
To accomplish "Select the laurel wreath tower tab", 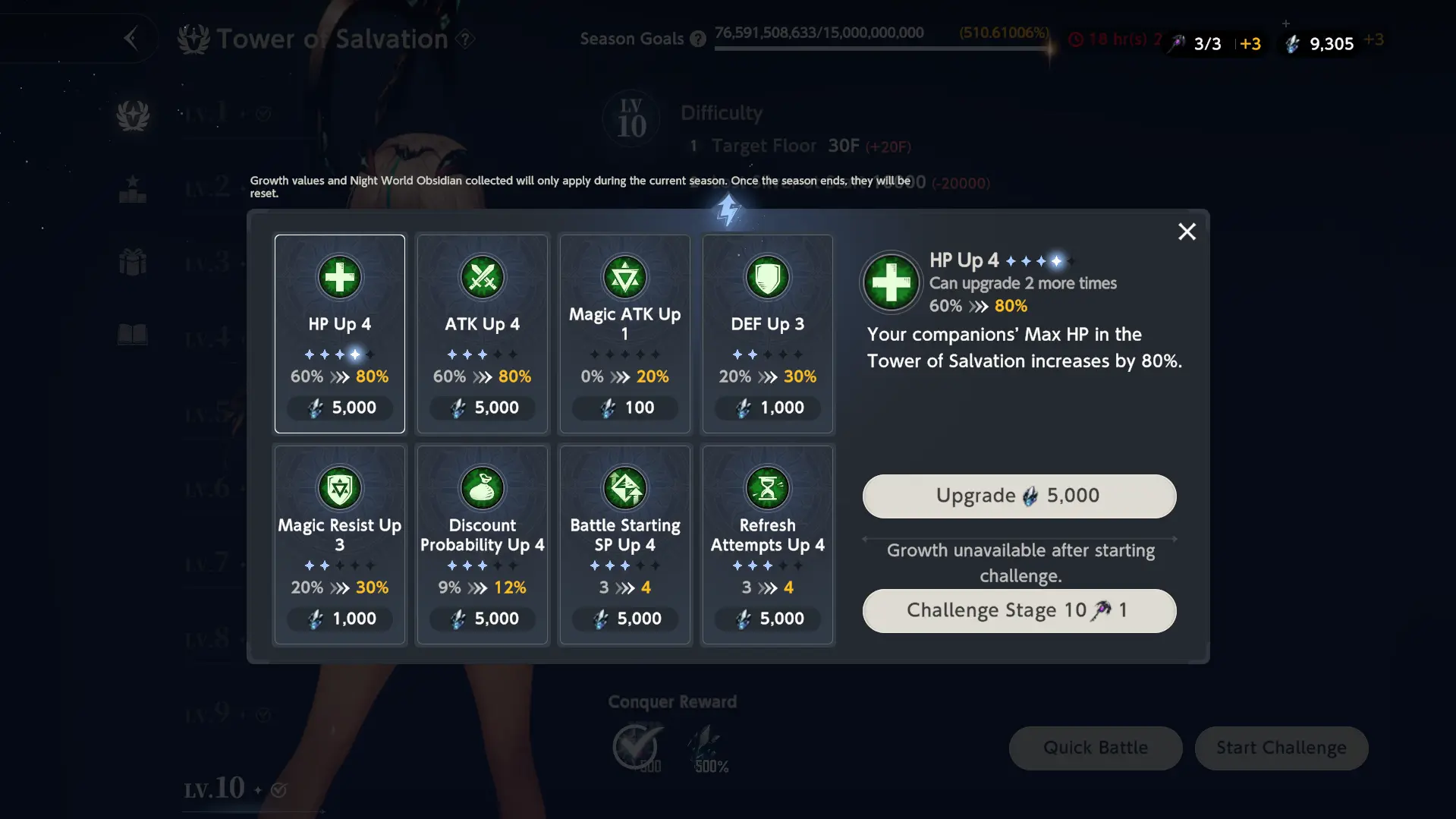I will [133, 115].
